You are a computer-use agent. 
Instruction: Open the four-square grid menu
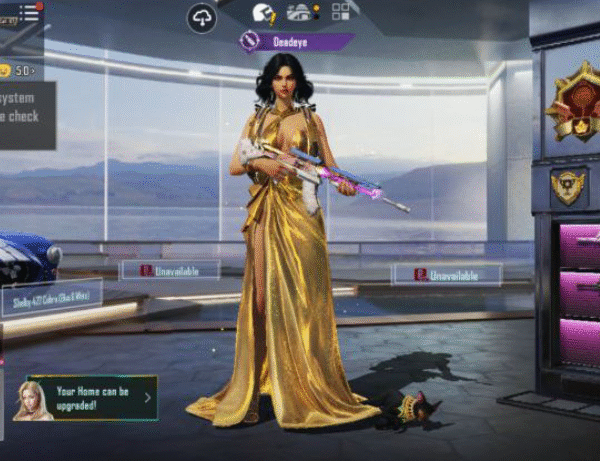click(x=341, y=12)
